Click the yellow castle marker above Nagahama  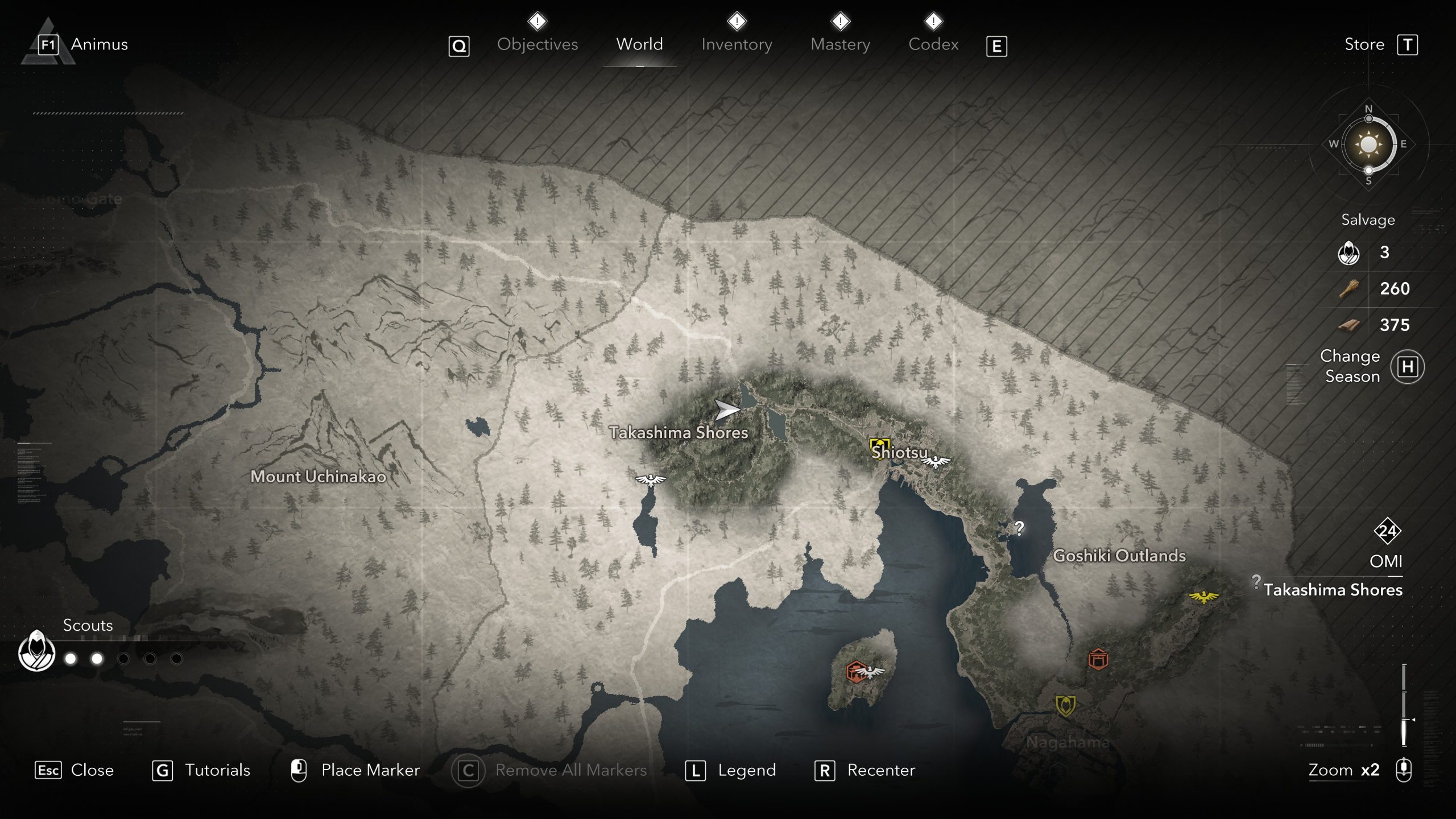(1065, 705)
